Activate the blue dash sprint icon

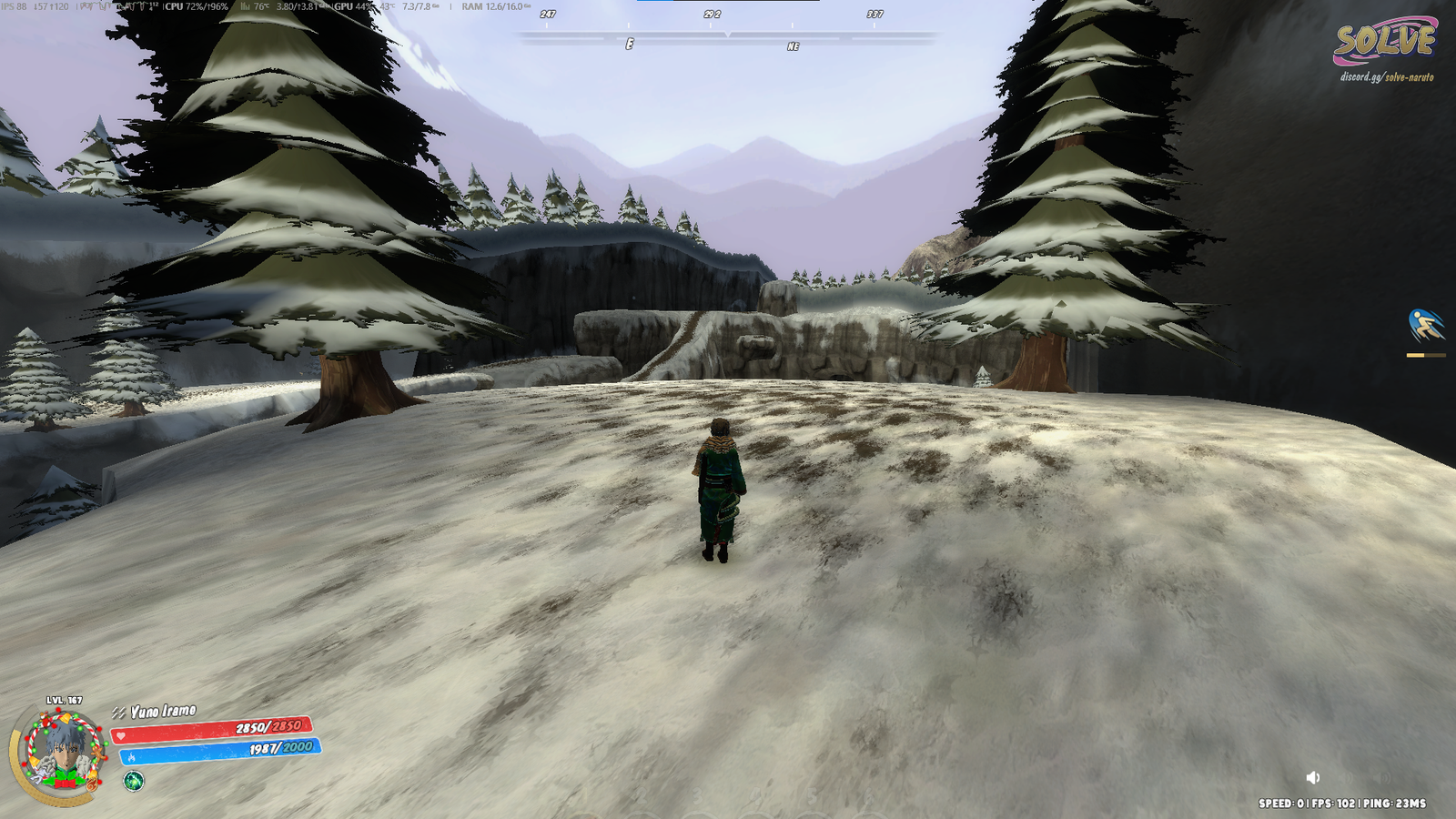(1425, 326)
